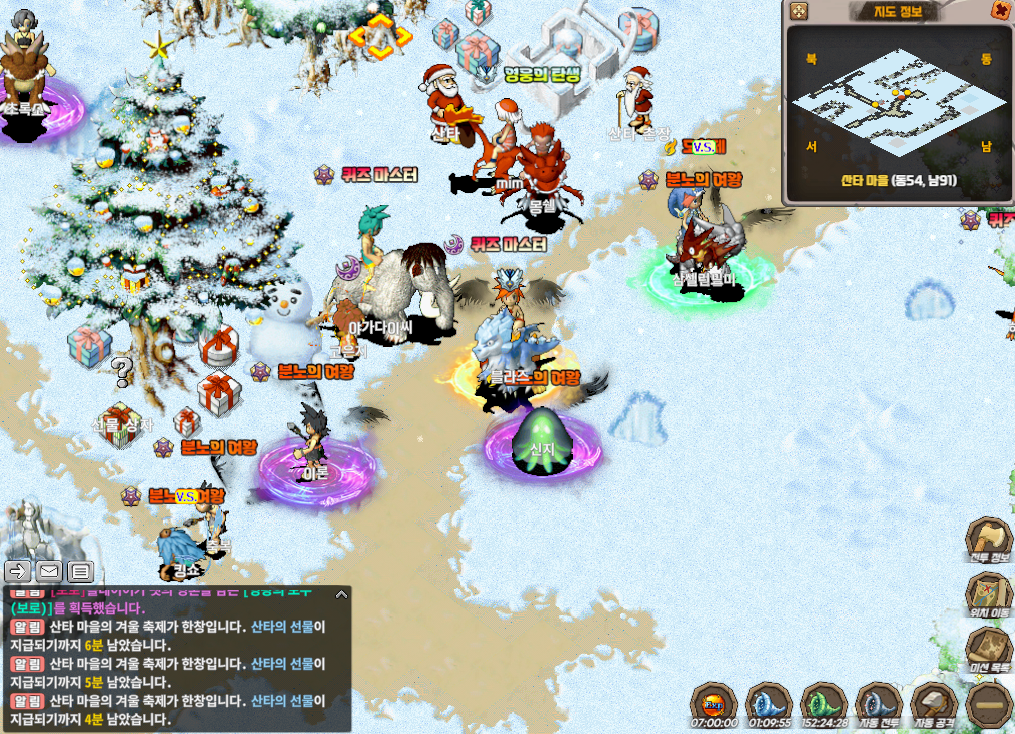Select the Exp boost orb icon
Image resolution: width=1015 pixels, height=734 pixels.
714,704
